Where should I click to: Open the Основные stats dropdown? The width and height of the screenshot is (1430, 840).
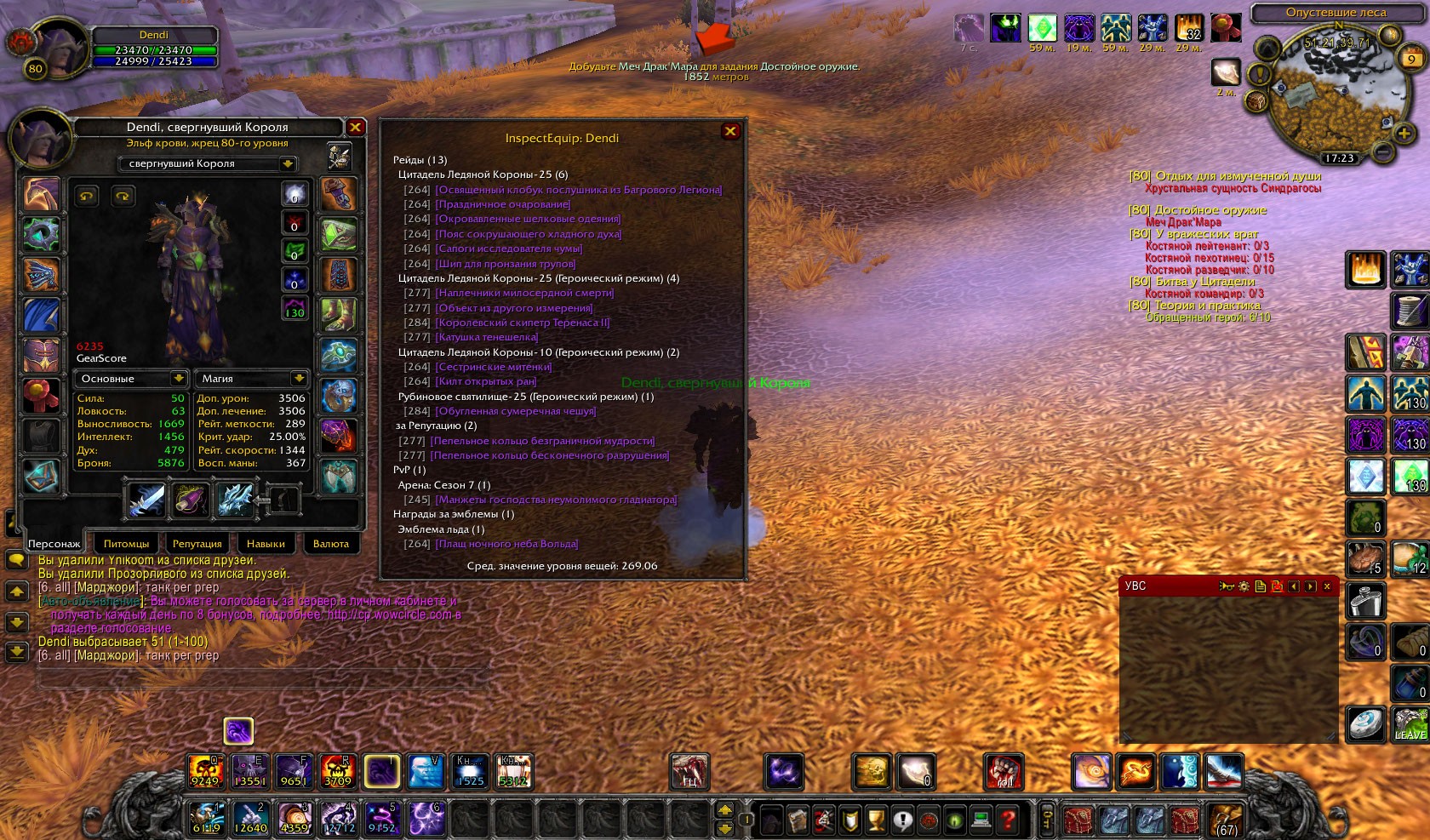(178, 379)
